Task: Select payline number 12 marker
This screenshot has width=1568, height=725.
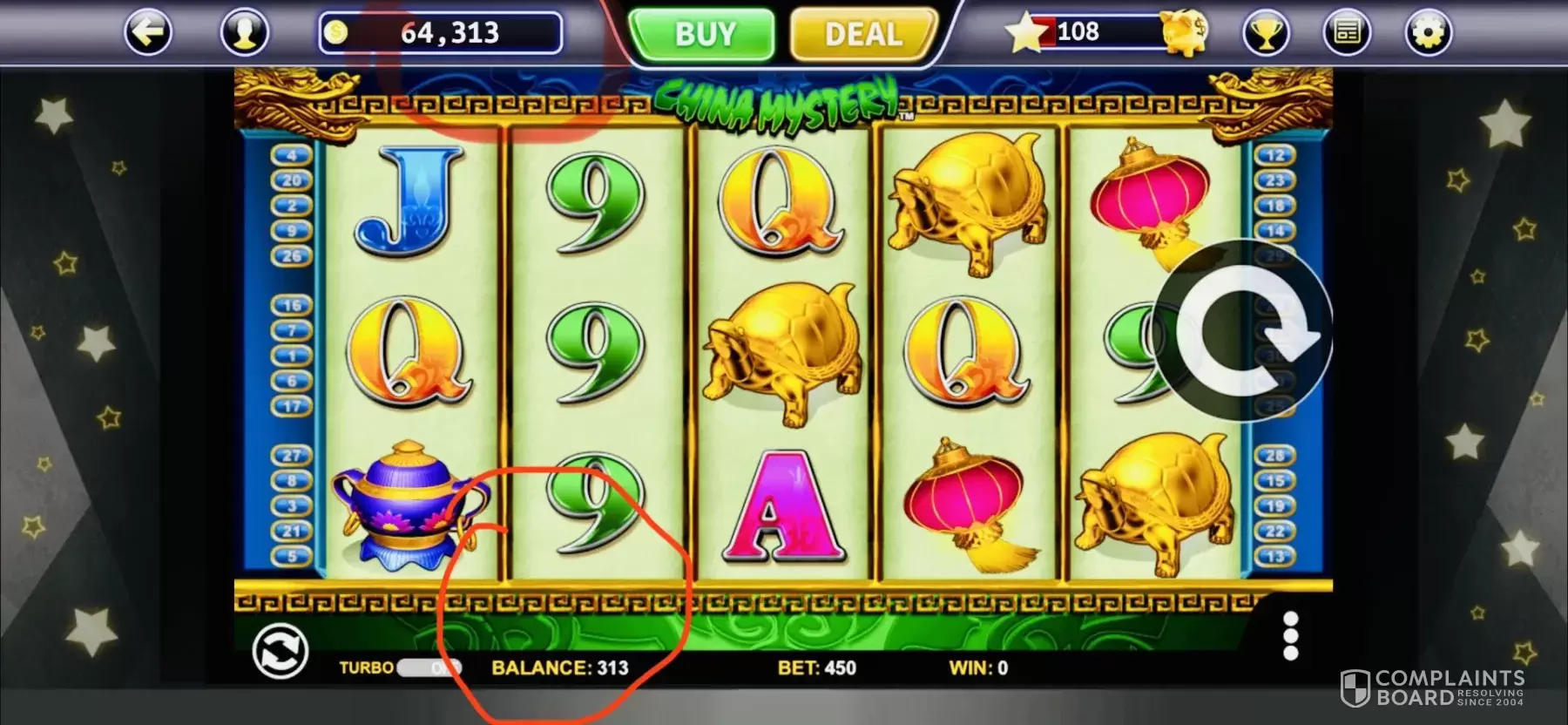Action: click(1275, 155)
